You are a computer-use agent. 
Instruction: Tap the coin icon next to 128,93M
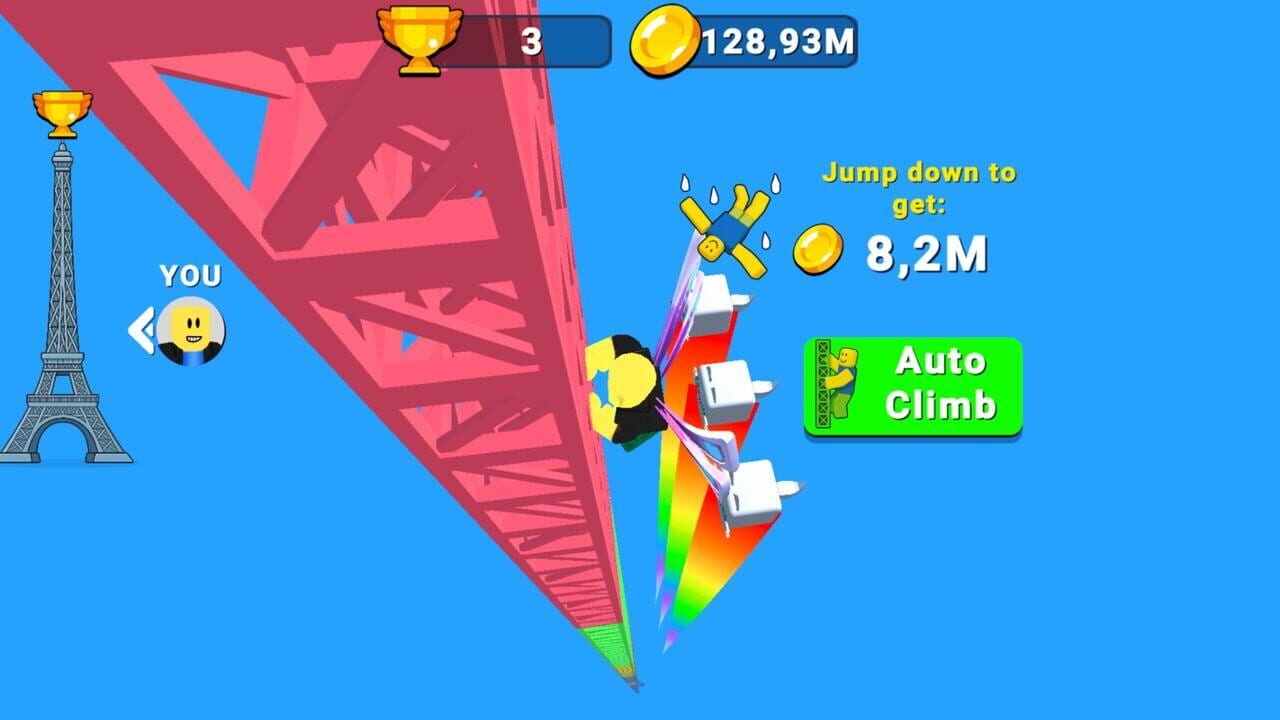(666, 39)
